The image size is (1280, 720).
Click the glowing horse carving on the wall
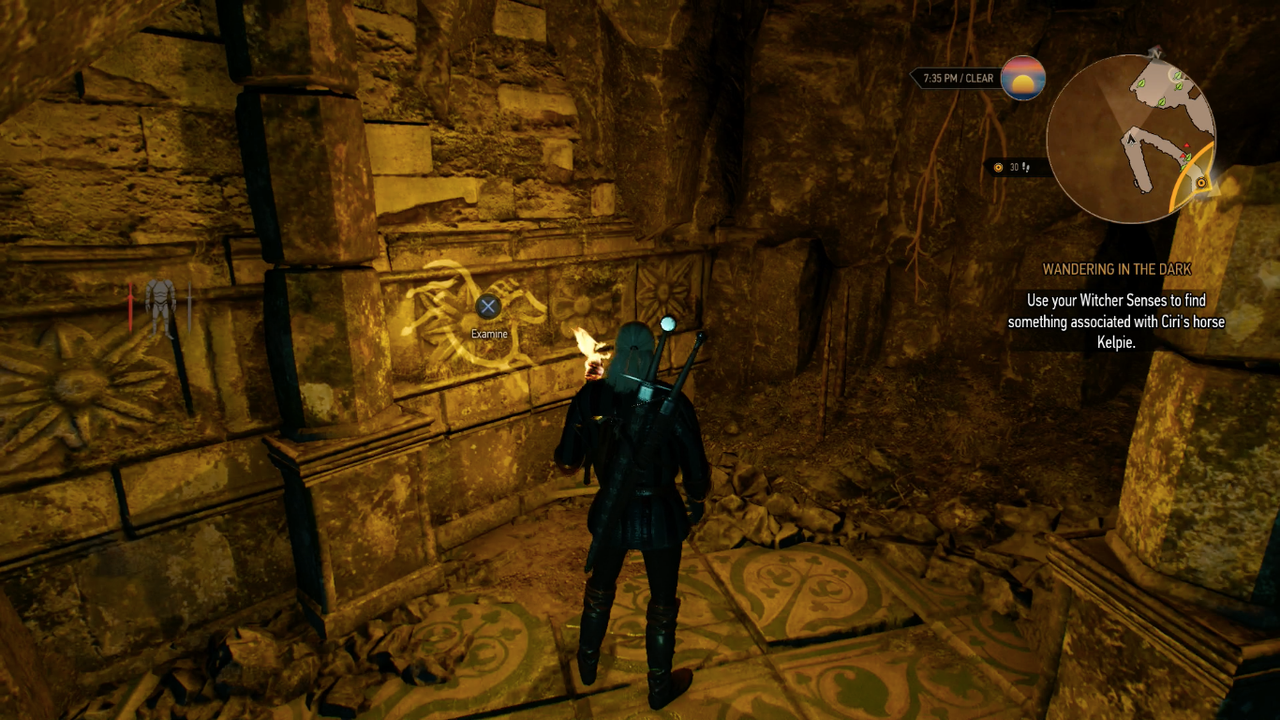[460, 310]
